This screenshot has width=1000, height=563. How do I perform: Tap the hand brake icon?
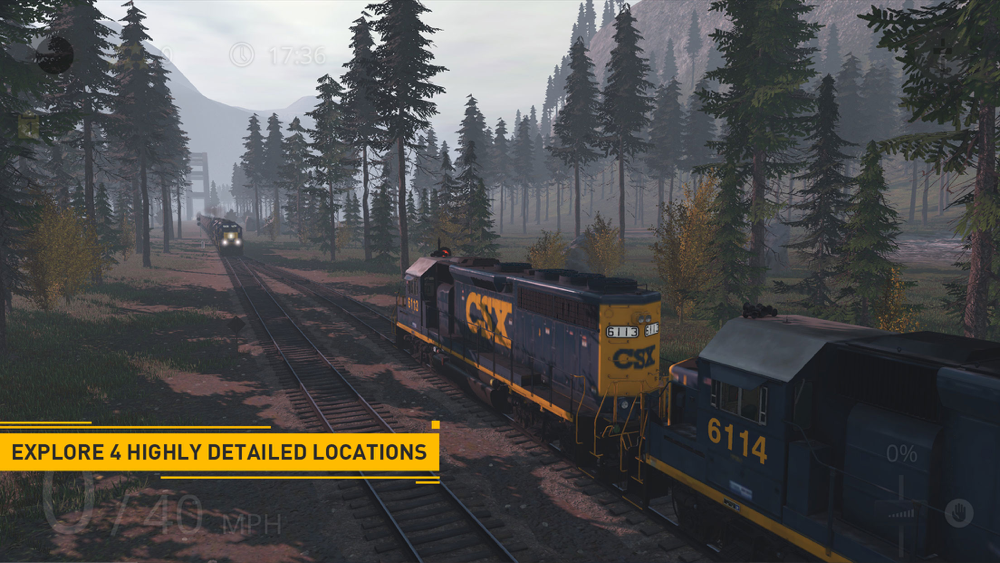click(958, 512)
